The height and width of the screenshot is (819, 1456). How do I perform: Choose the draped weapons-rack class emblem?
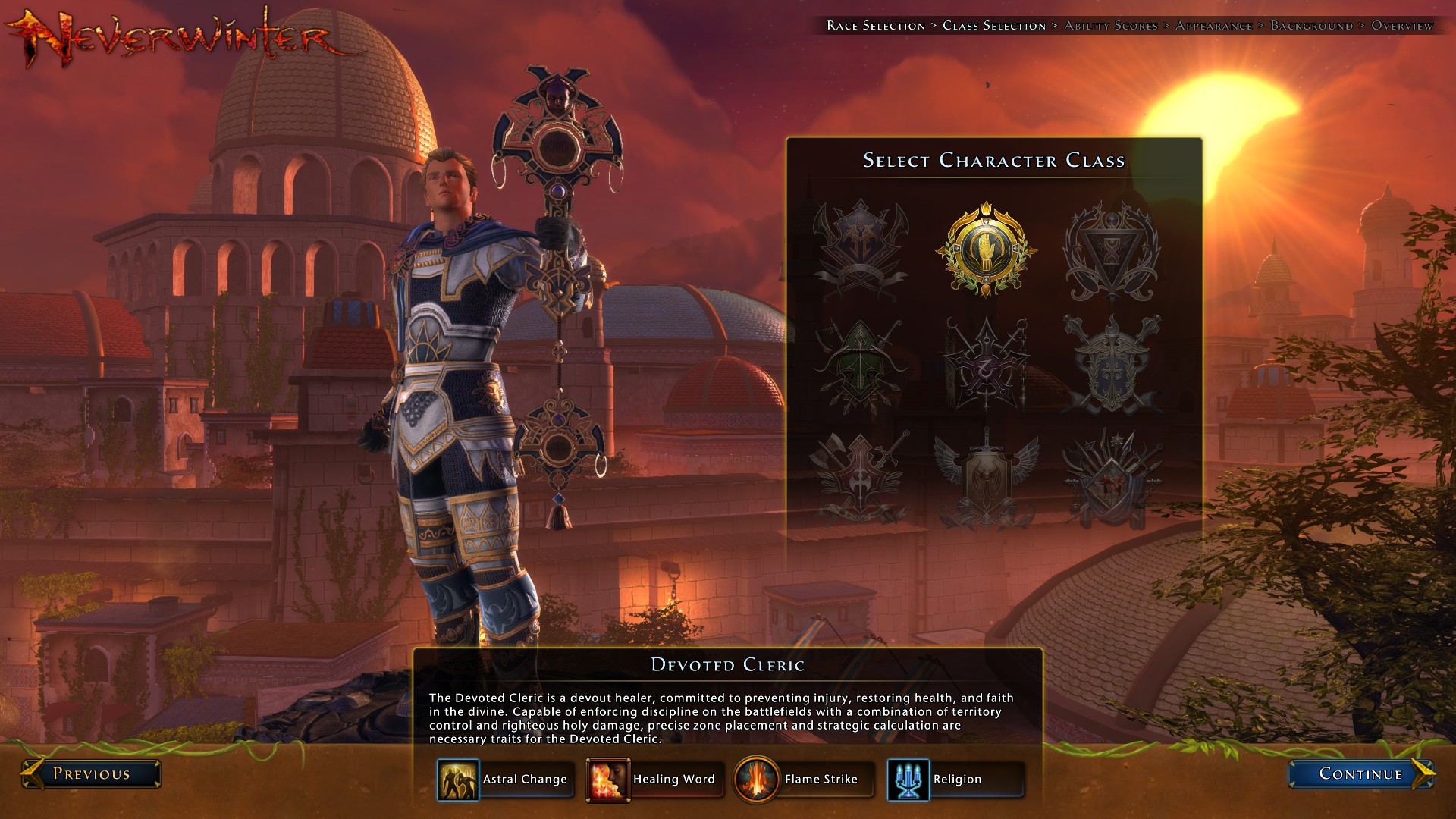pos(1111,477)
